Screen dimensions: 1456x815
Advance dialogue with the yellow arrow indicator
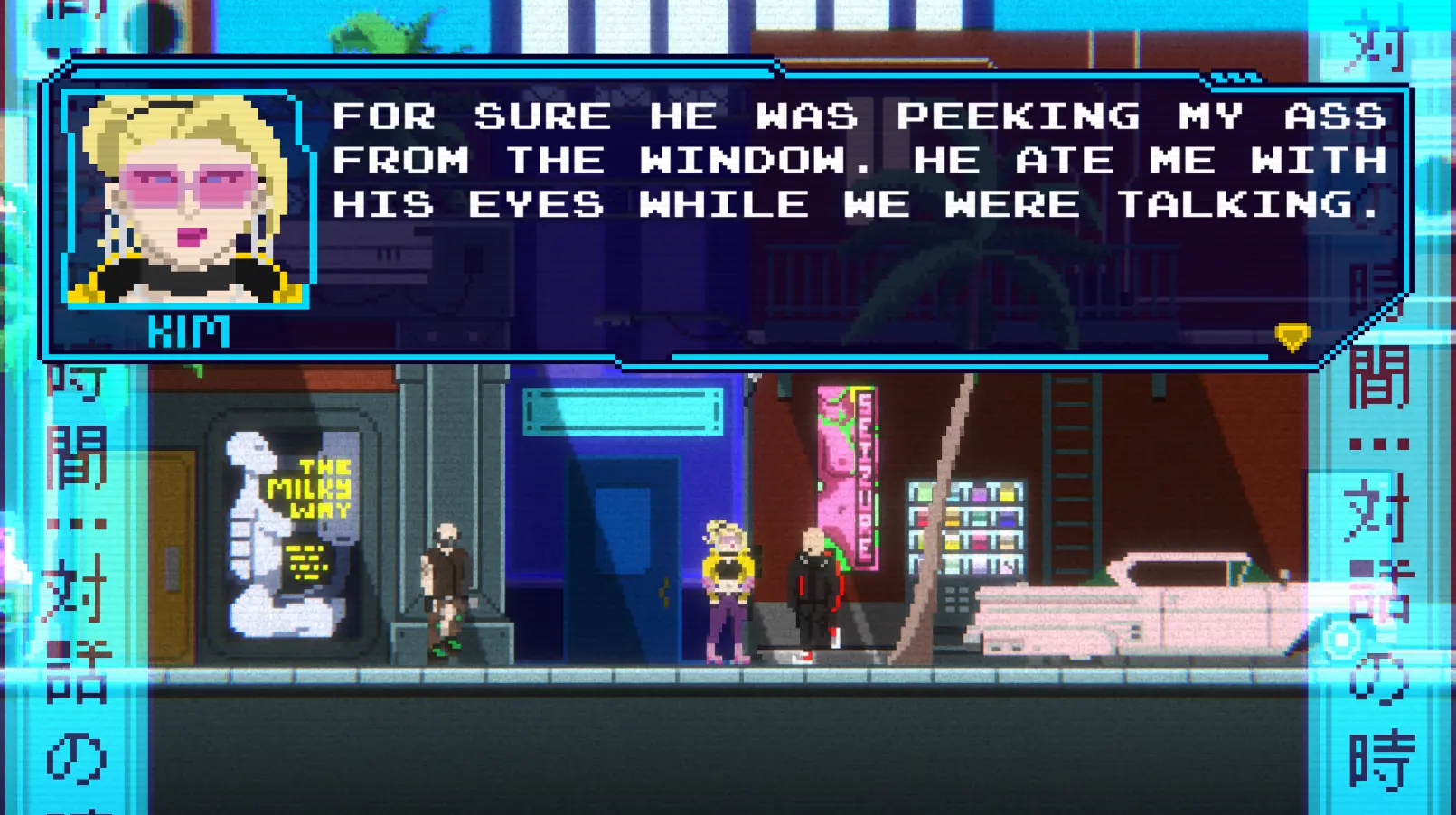click(x=1292, y=337)
